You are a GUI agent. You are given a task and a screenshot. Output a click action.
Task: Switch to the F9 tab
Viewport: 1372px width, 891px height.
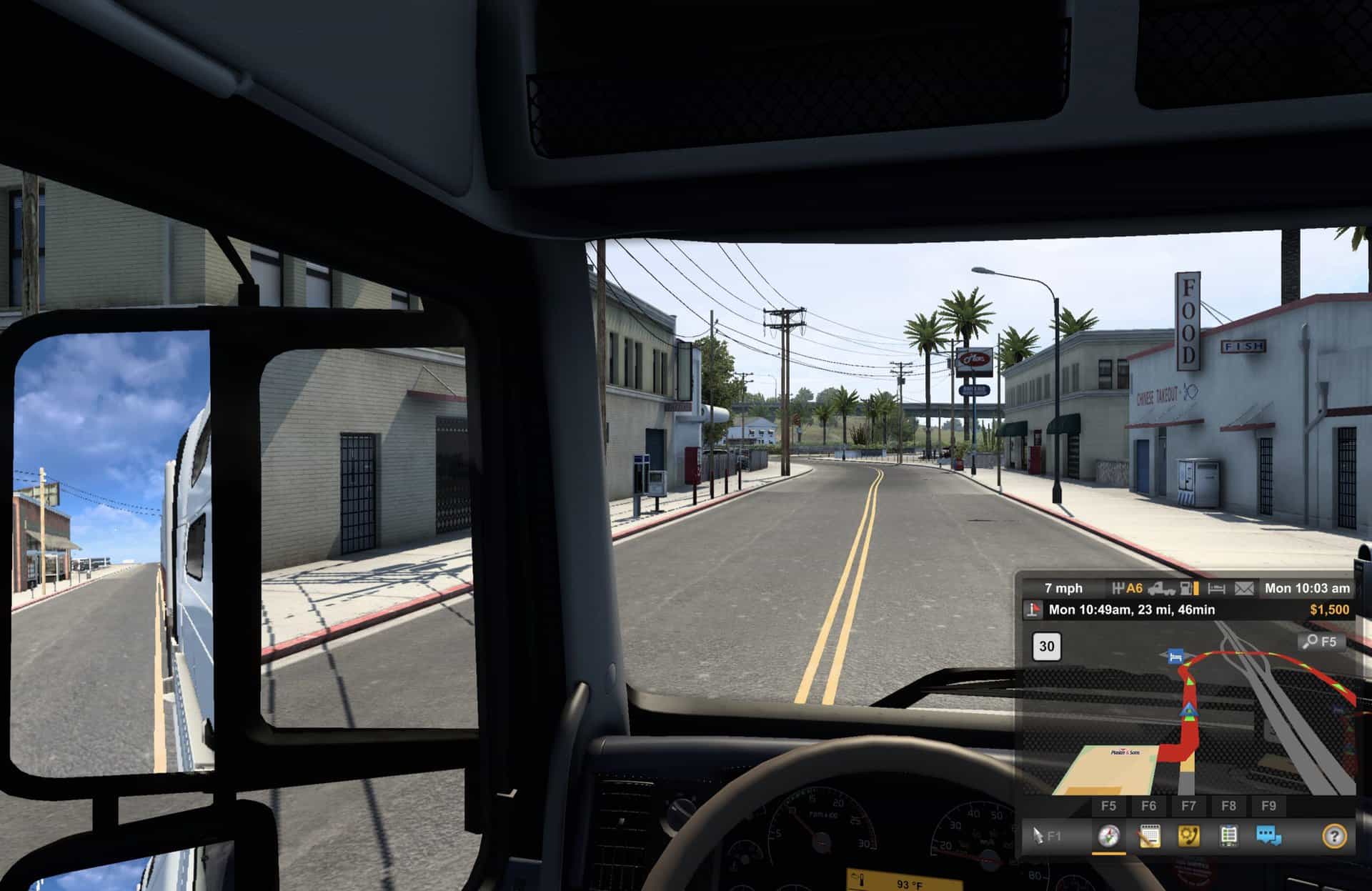[x=1270, y=805]
